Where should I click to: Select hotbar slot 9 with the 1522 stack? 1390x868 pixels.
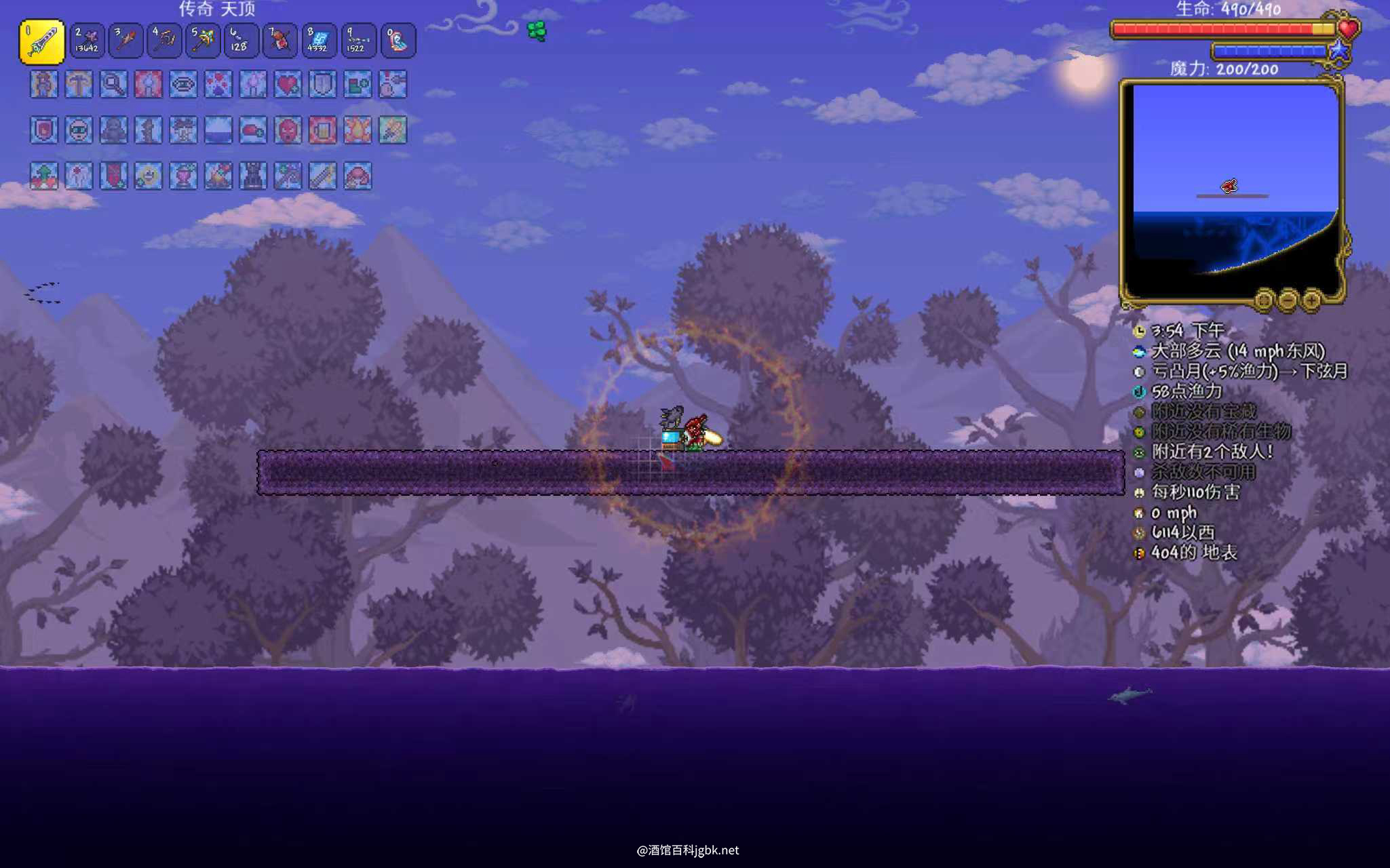click(x=356, y=41)
